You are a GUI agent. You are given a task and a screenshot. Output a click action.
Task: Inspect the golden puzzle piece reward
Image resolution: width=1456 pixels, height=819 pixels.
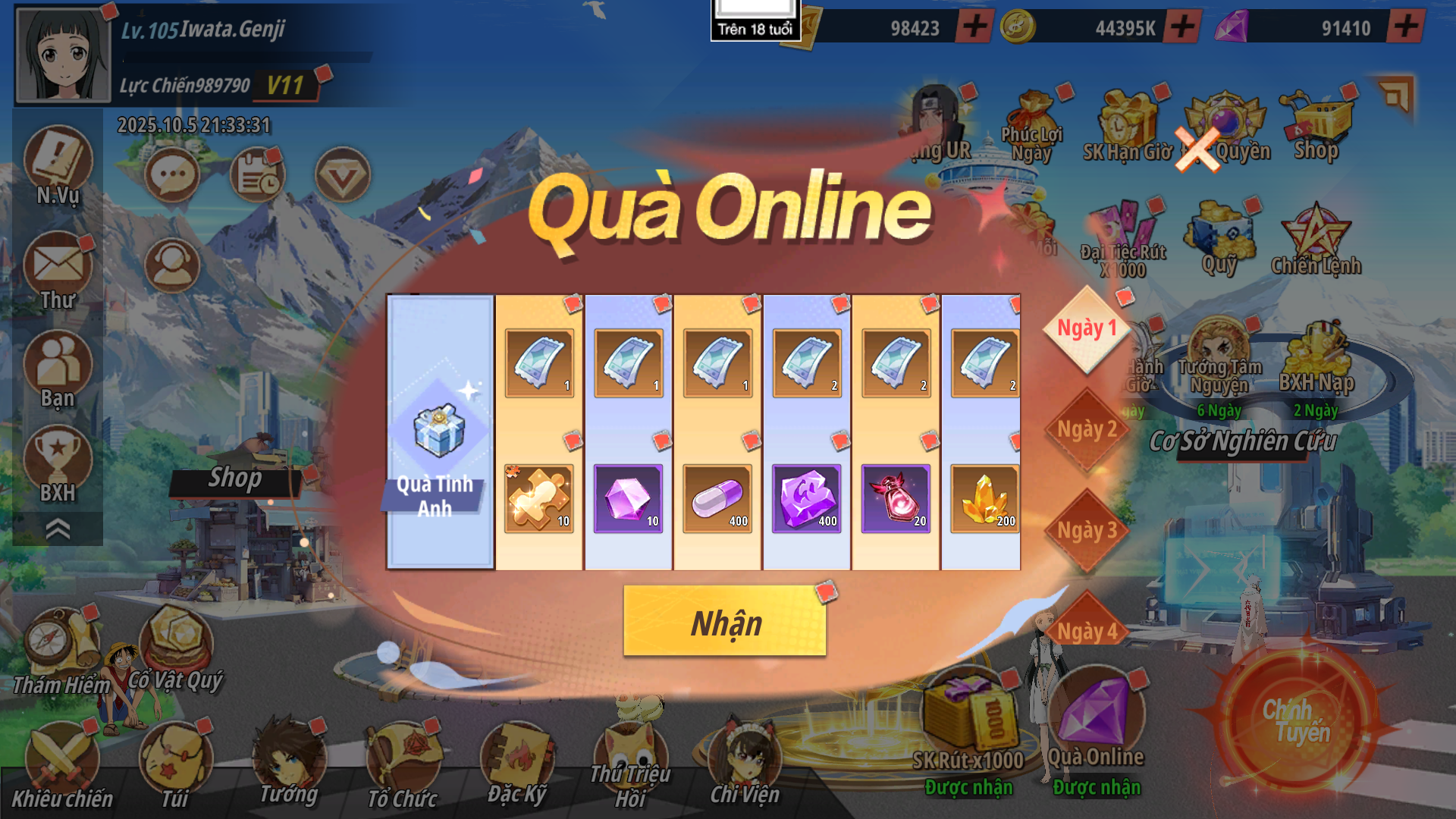point(539,498)
